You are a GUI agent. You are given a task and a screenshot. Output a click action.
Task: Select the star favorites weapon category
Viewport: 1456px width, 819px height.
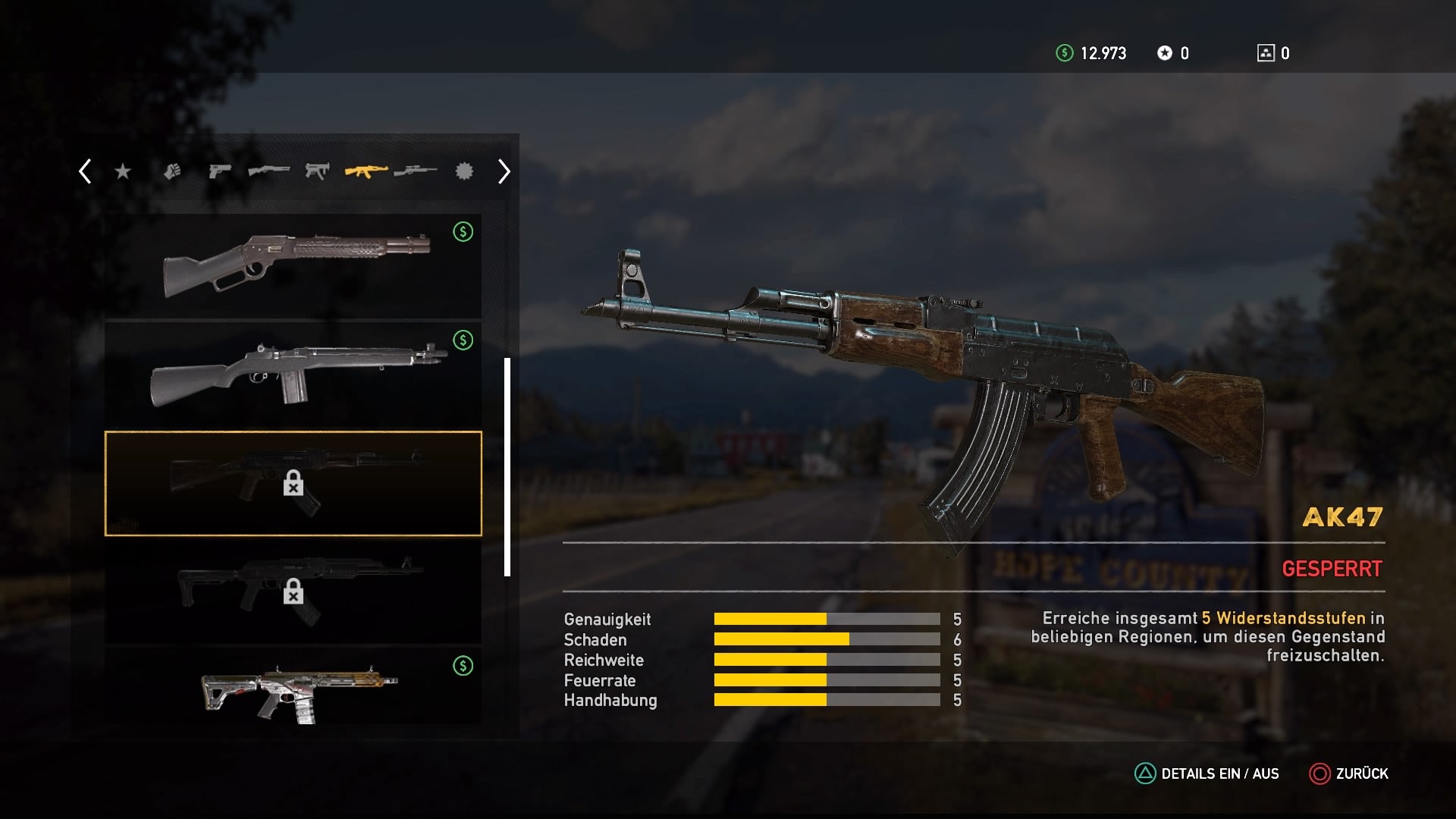[123, 171]
